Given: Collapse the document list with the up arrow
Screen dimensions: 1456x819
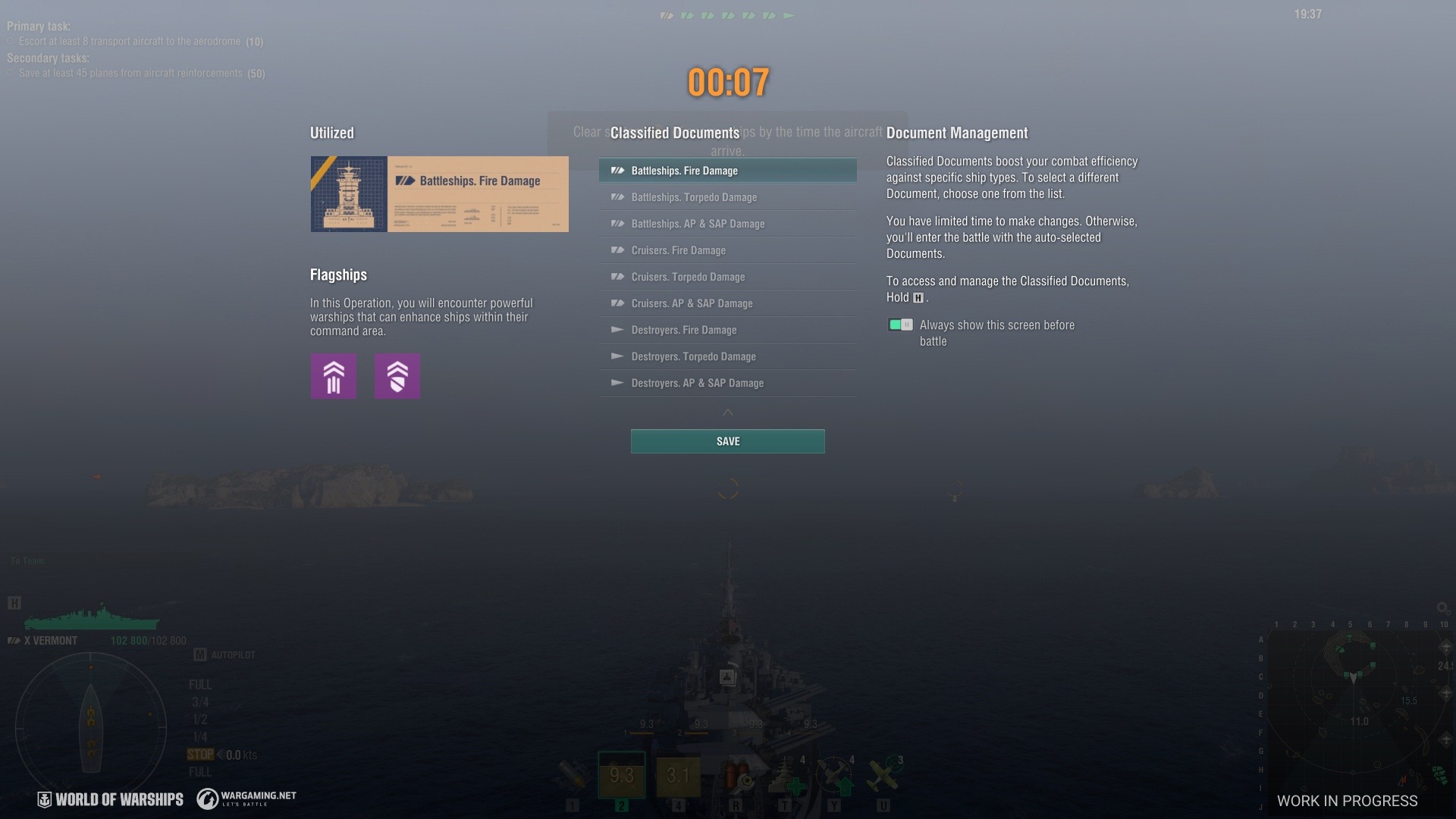Looking at the screenshot, I should tap(728, 413).
